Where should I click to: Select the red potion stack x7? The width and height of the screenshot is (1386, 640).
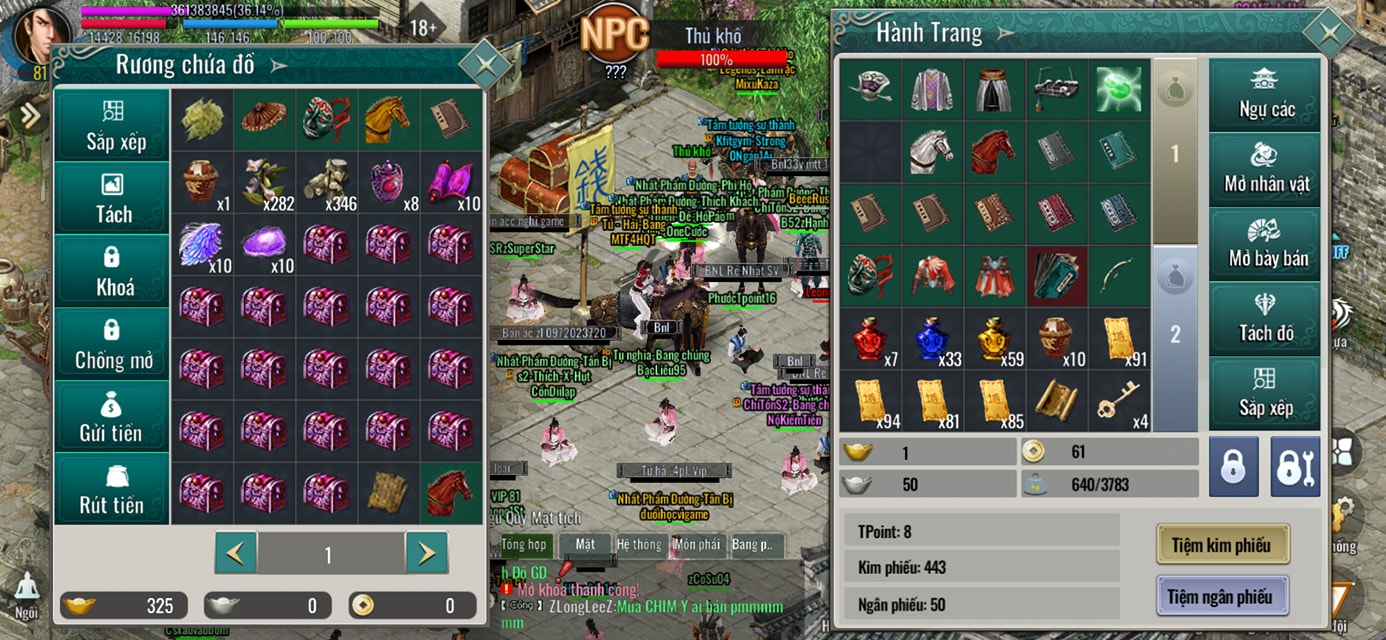[870, 339]
